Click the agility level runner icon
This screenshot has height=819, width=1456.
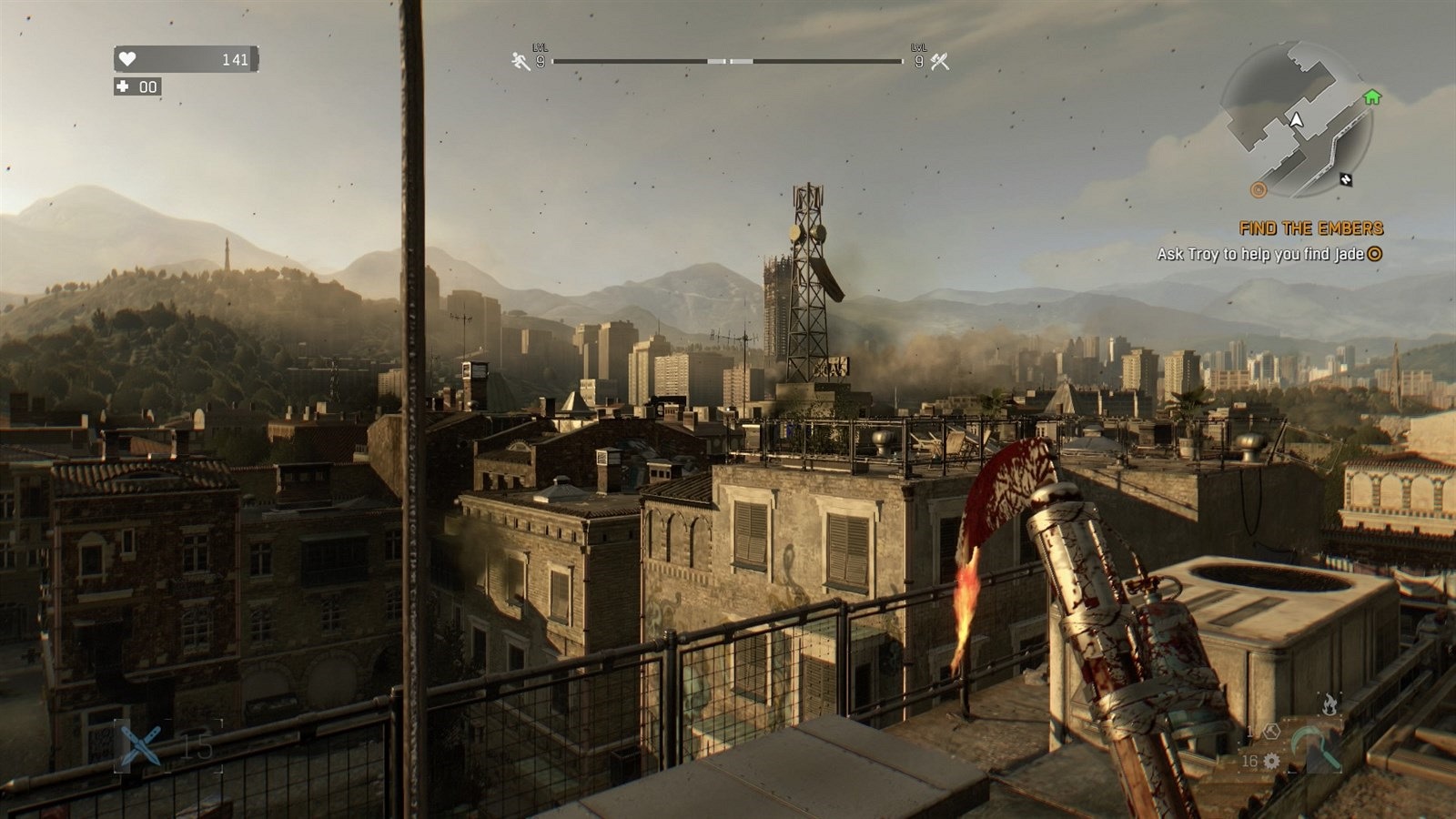(x=521, y=61)
